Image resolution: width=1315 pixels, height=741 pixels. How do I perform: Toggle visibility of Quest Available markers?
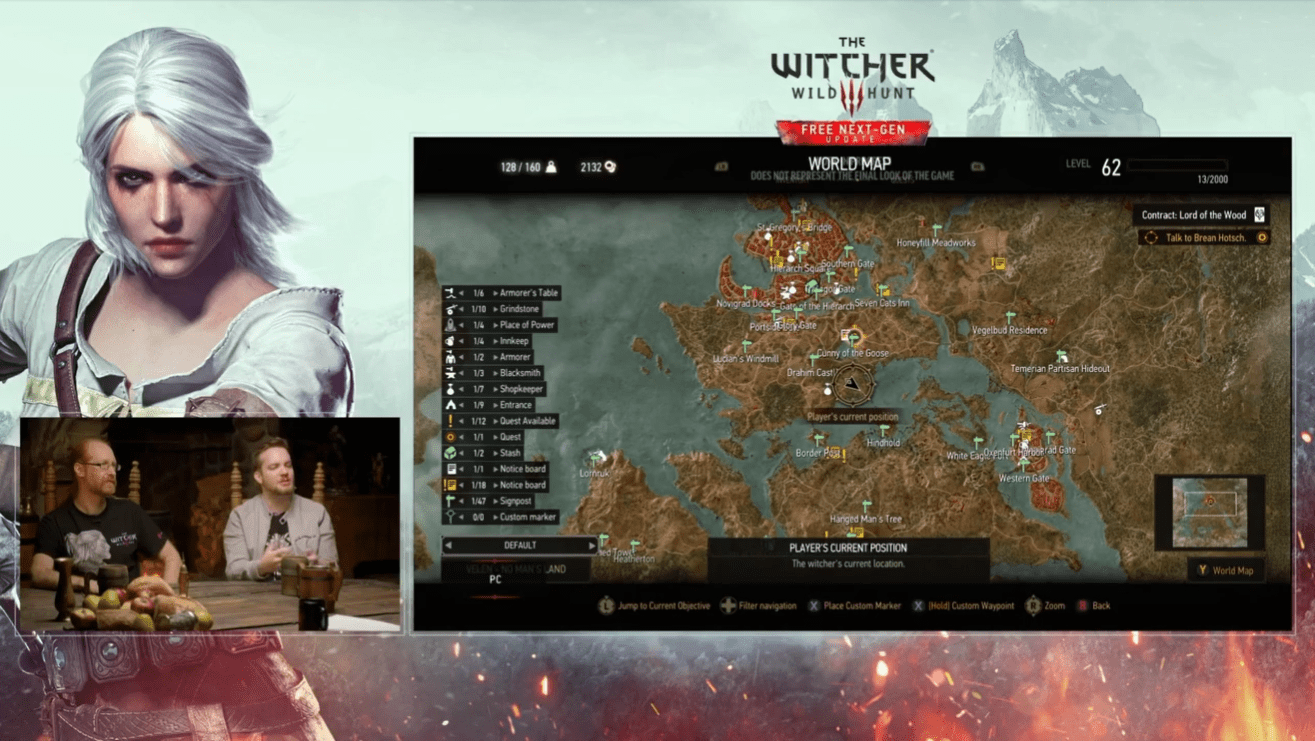click(x=450, y=420)
